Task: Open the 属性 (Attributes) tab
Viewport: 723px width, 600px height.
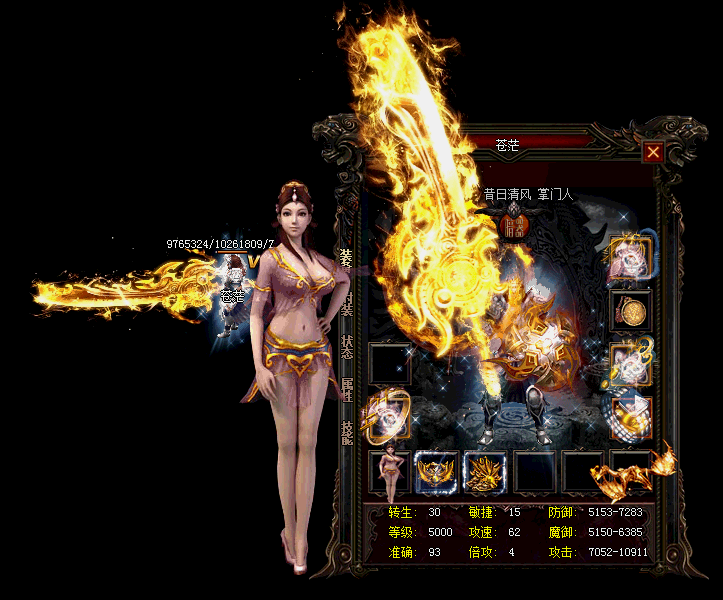Action: [347, 390]
